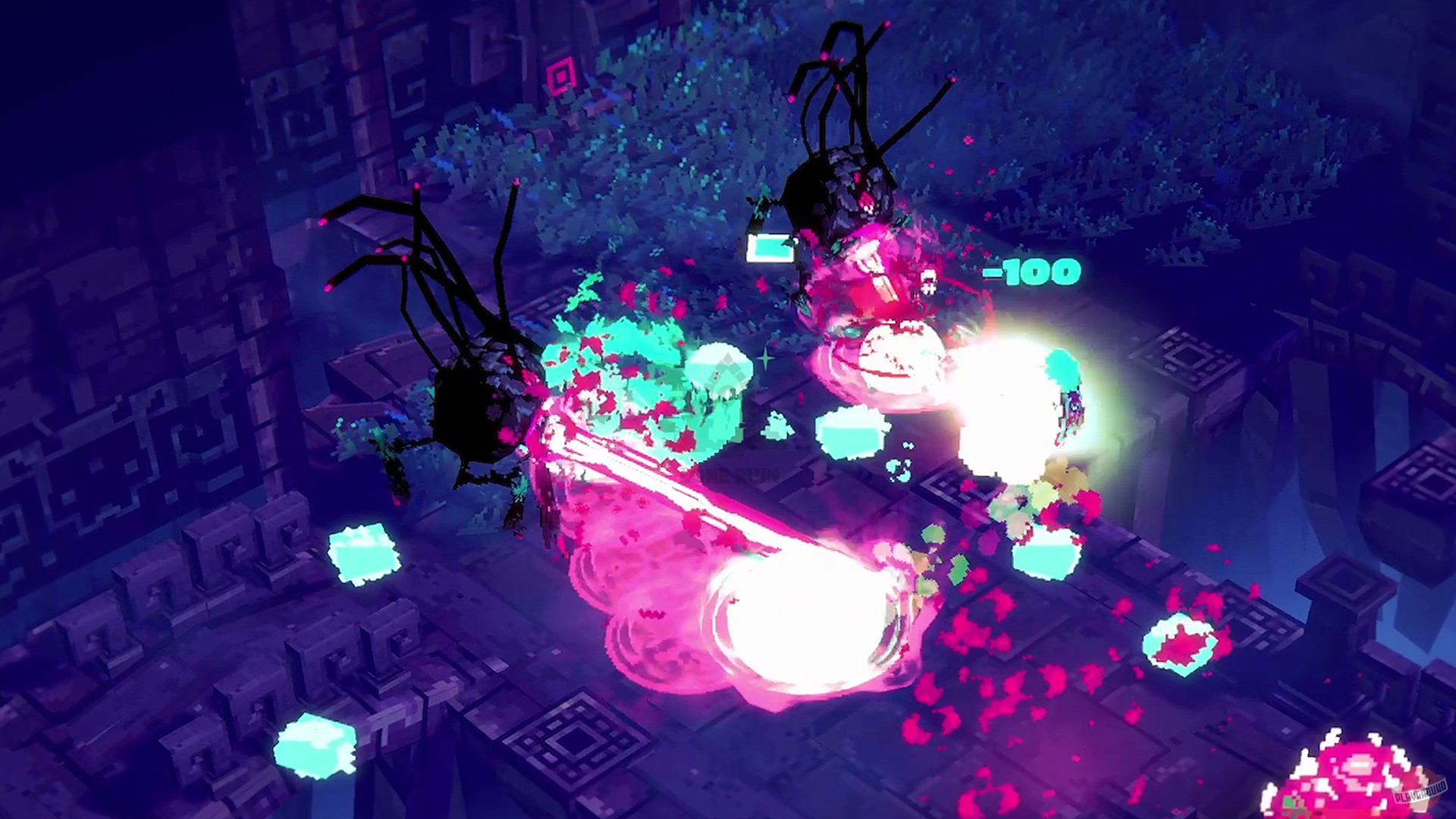The width and height of the screenshot is (1456, 819).
Task: Select the spider enemy at the top
Action: click(842, 190)
